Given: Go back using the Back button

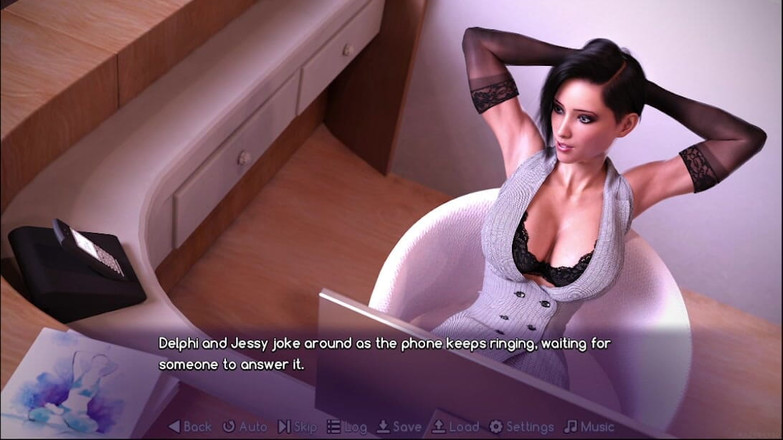Looking at the screenshot, I should pyautogui.click(x=190, y=427).
